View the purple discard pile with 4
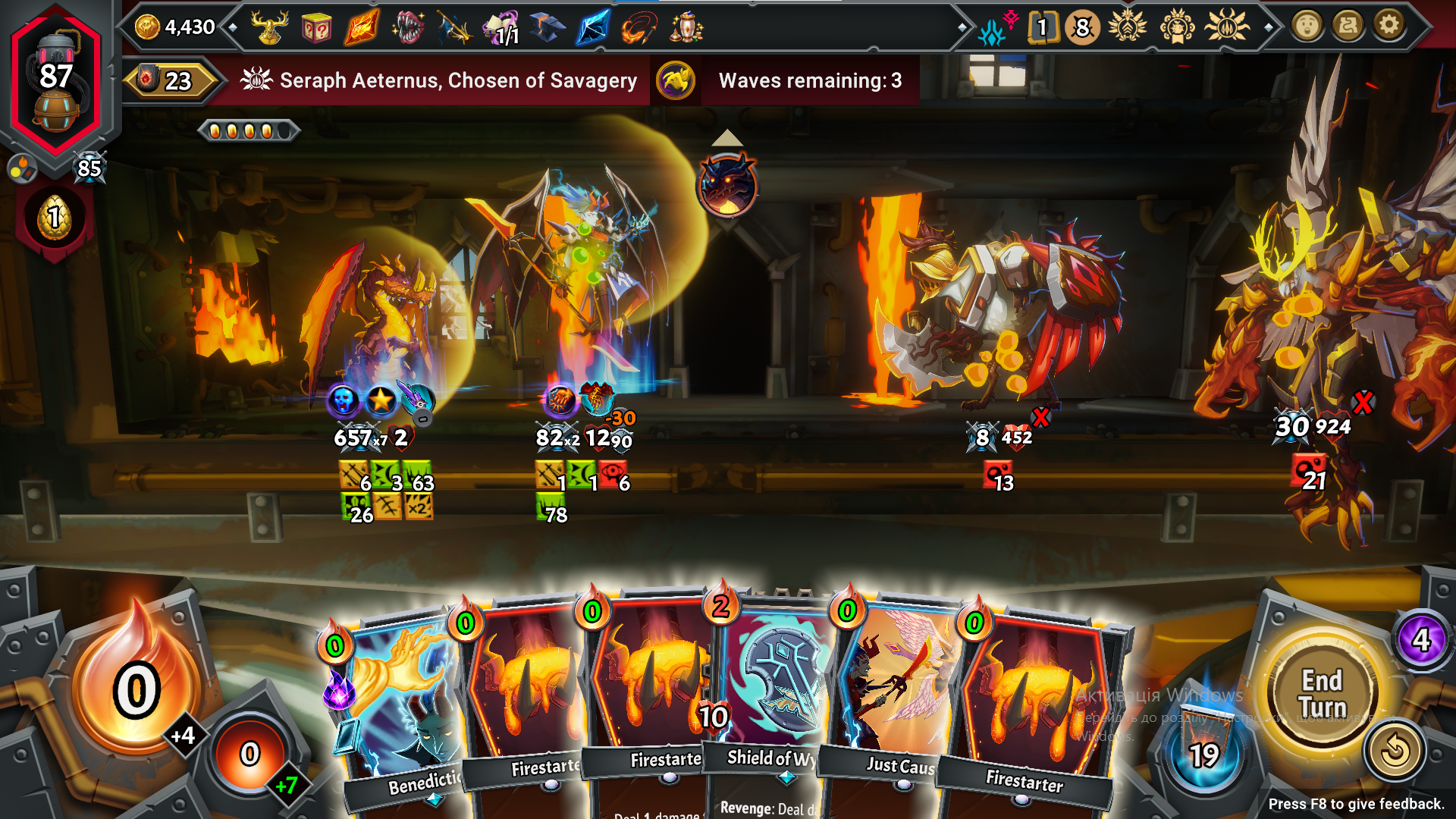This screenshot has width=1456, height=819. 1421,641
